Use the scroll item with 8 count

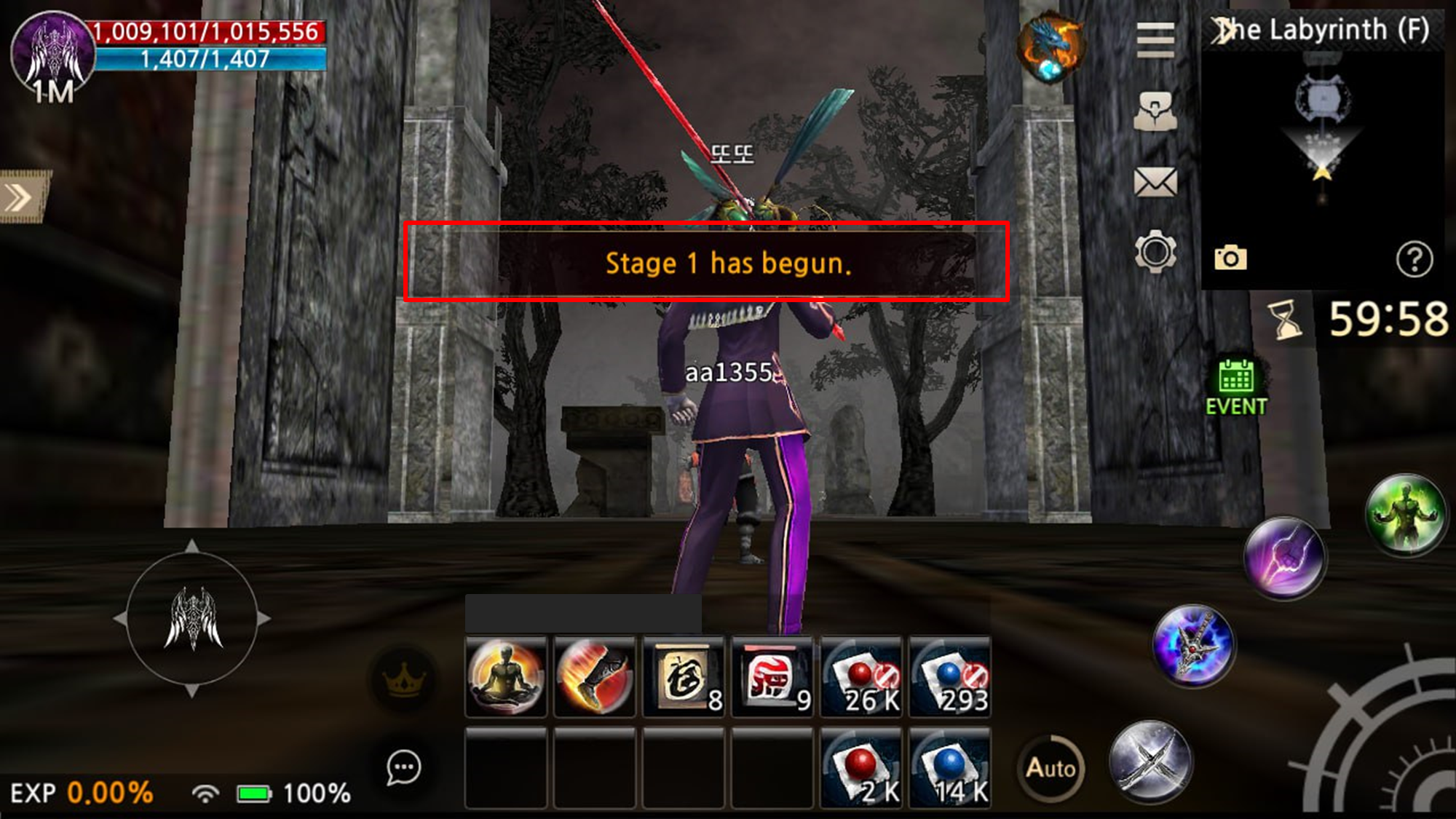click(684, 678)
